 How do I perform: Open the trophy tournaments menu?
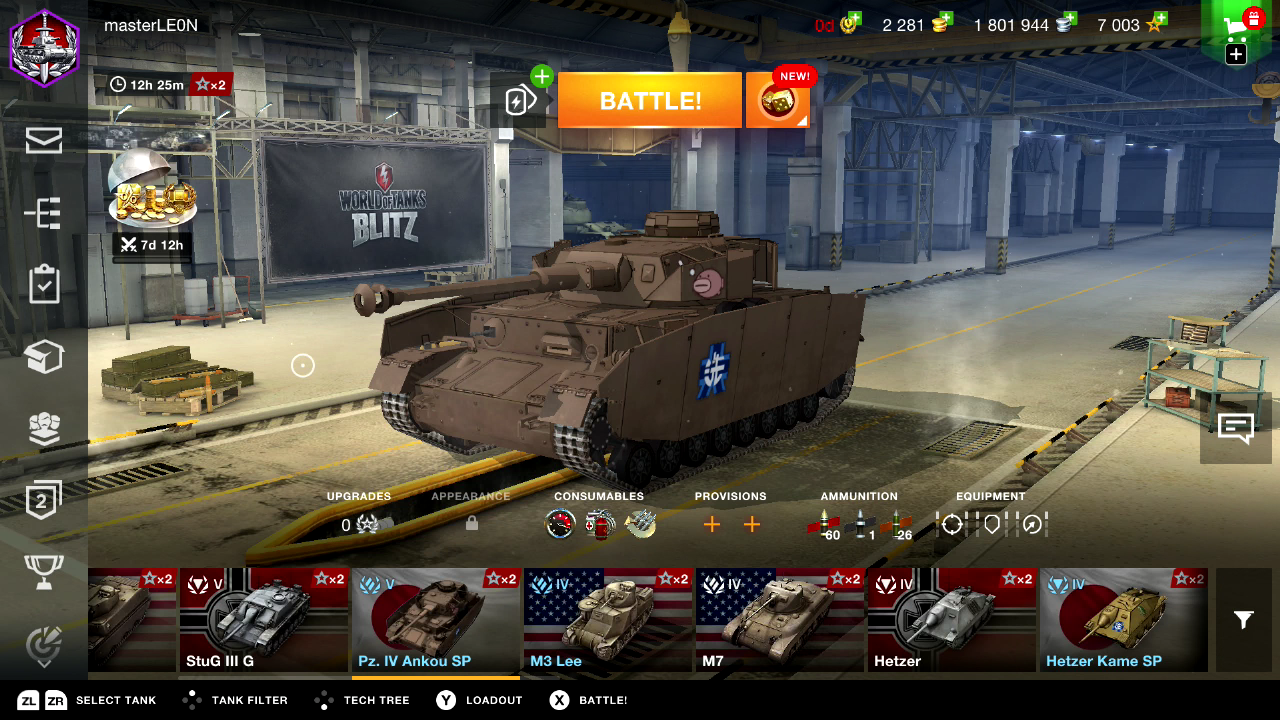point(44,571)
